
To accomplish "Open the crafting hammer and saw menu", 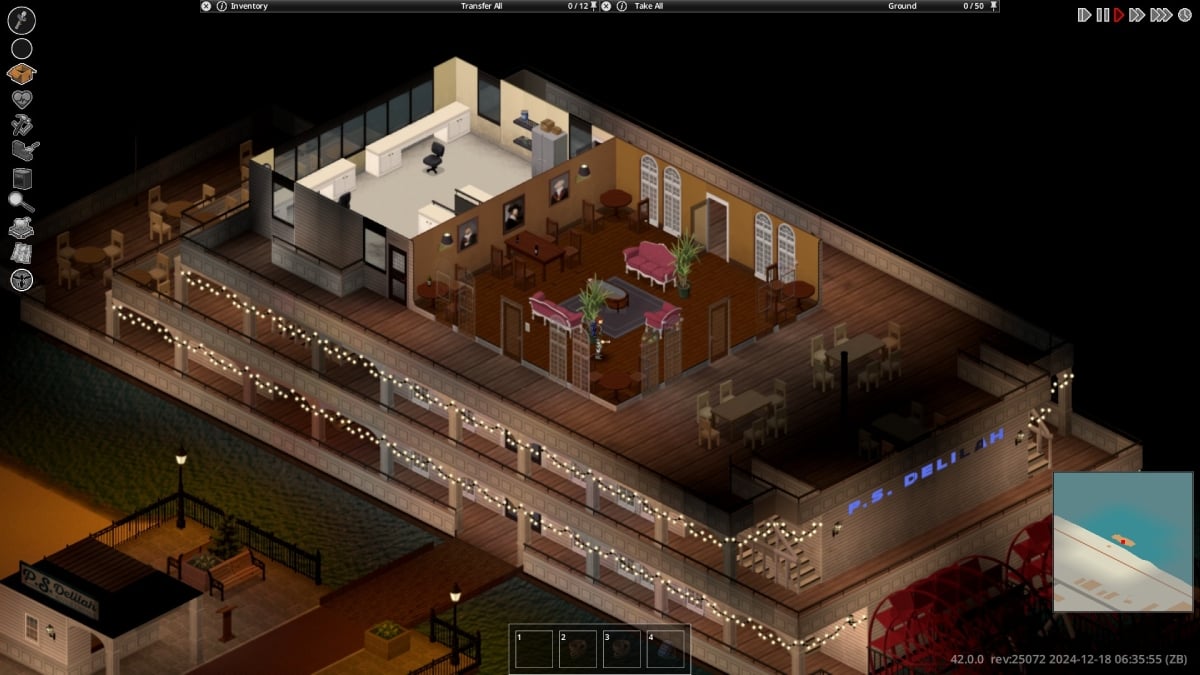I will pos(21,125).
